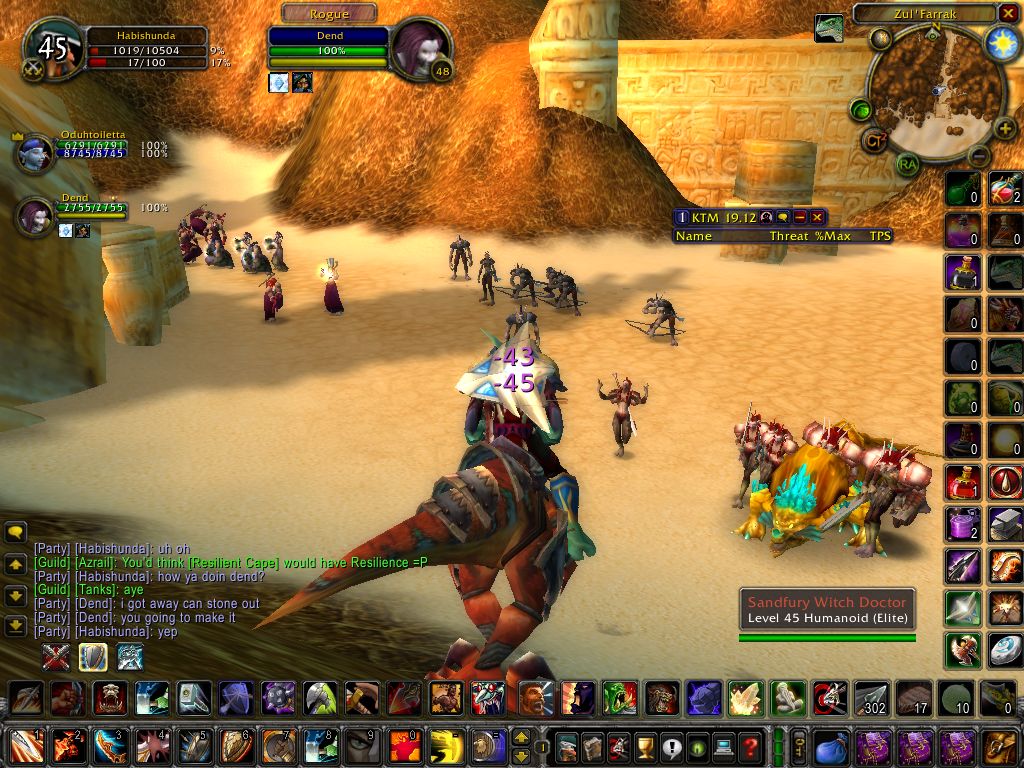This screenshot has width=1024, height=768.
Task: Open the chat bubble menu button
Action: pyautogui.click(x=15, y=532)
